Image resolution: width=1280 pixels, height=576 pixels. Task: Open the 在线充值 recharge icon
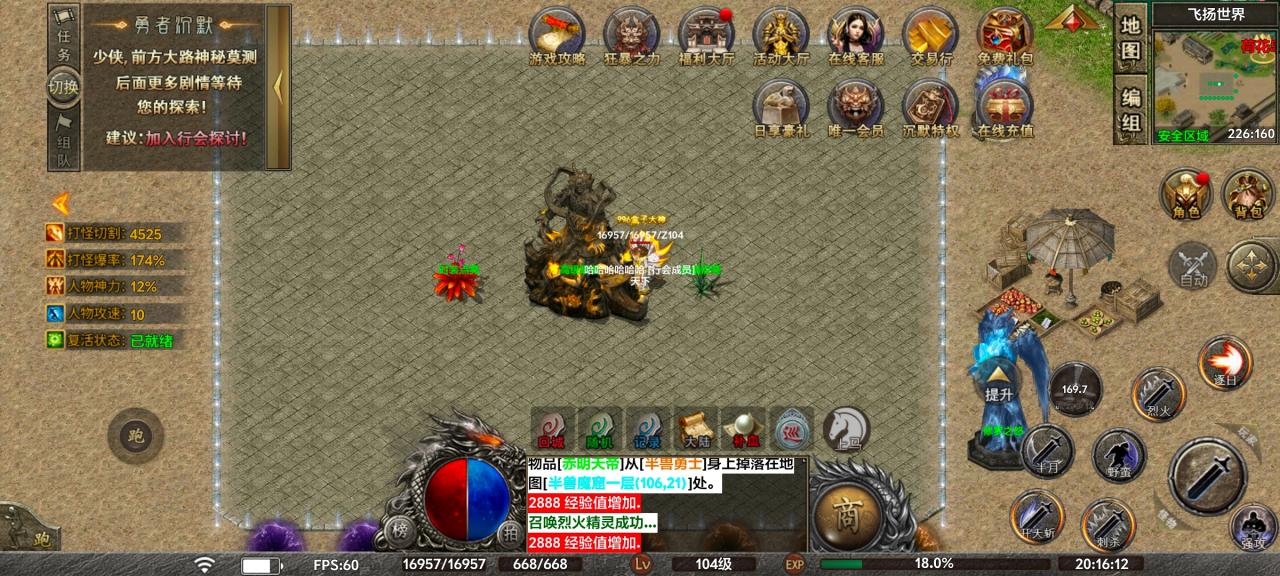tap(1005, 106)
